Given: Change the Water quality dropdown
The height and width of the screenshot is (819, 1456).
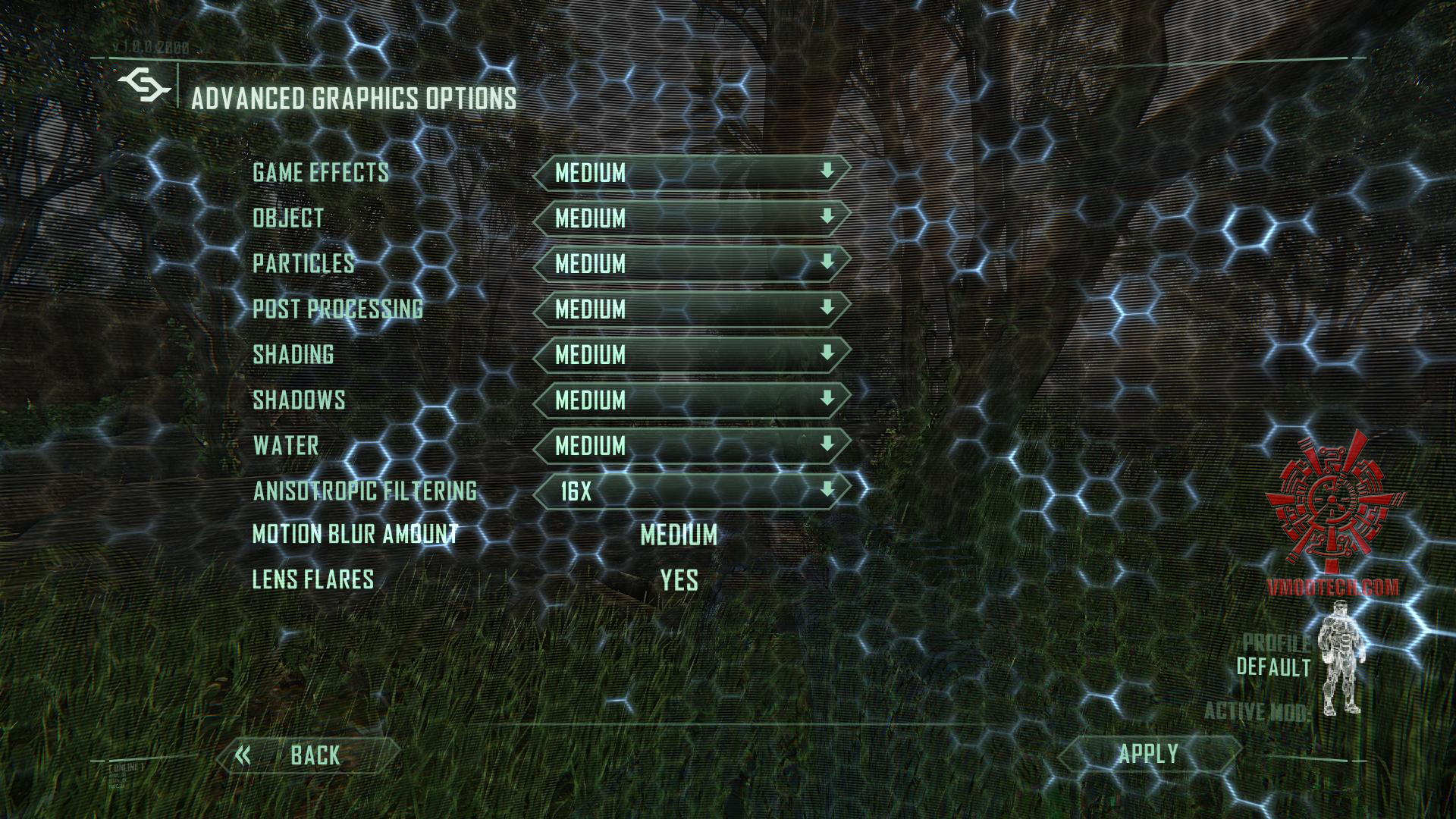Looking at the screenshot, I should point(691,446).
